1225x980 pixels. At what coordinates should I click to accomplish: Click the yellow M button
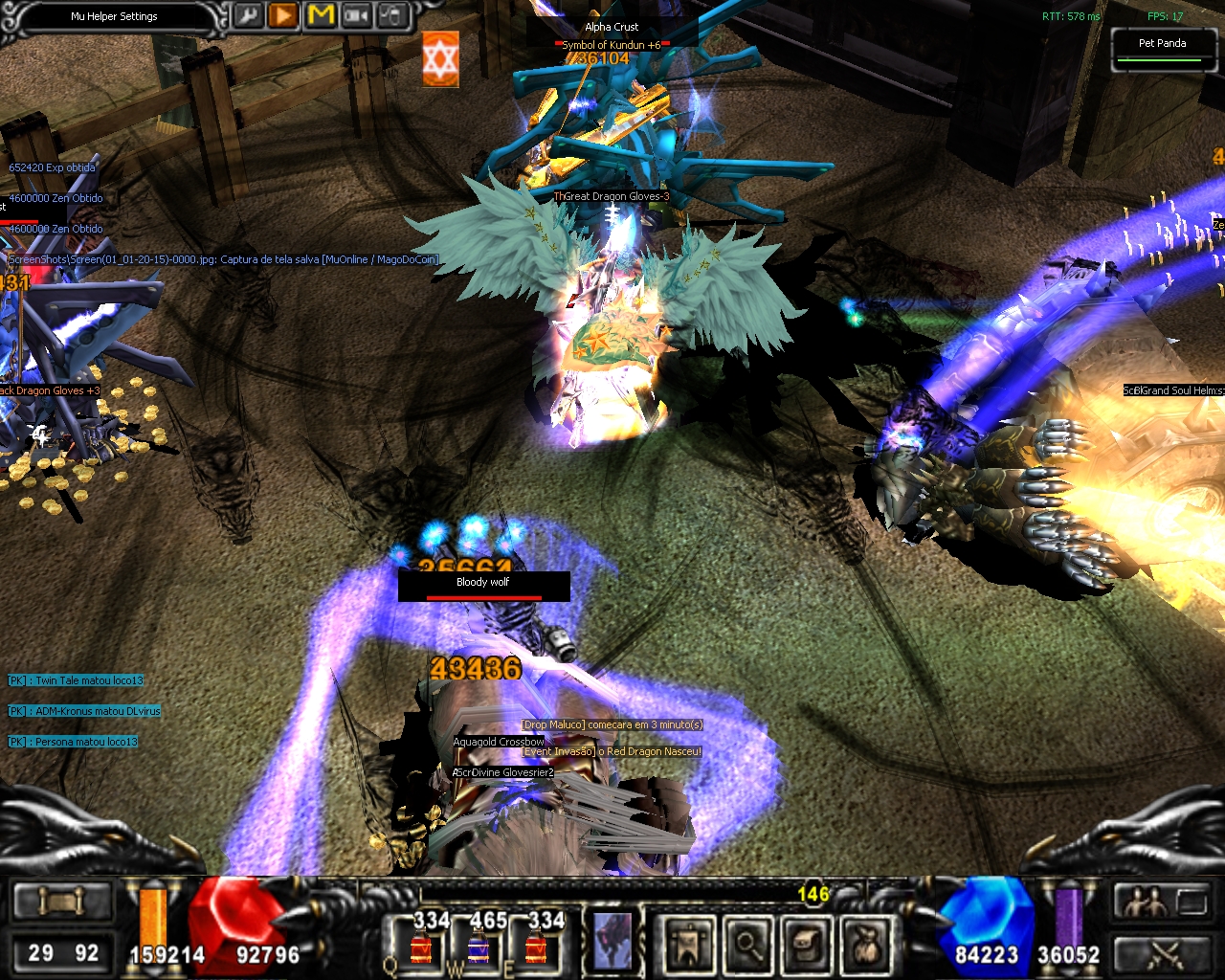[321, 16]
